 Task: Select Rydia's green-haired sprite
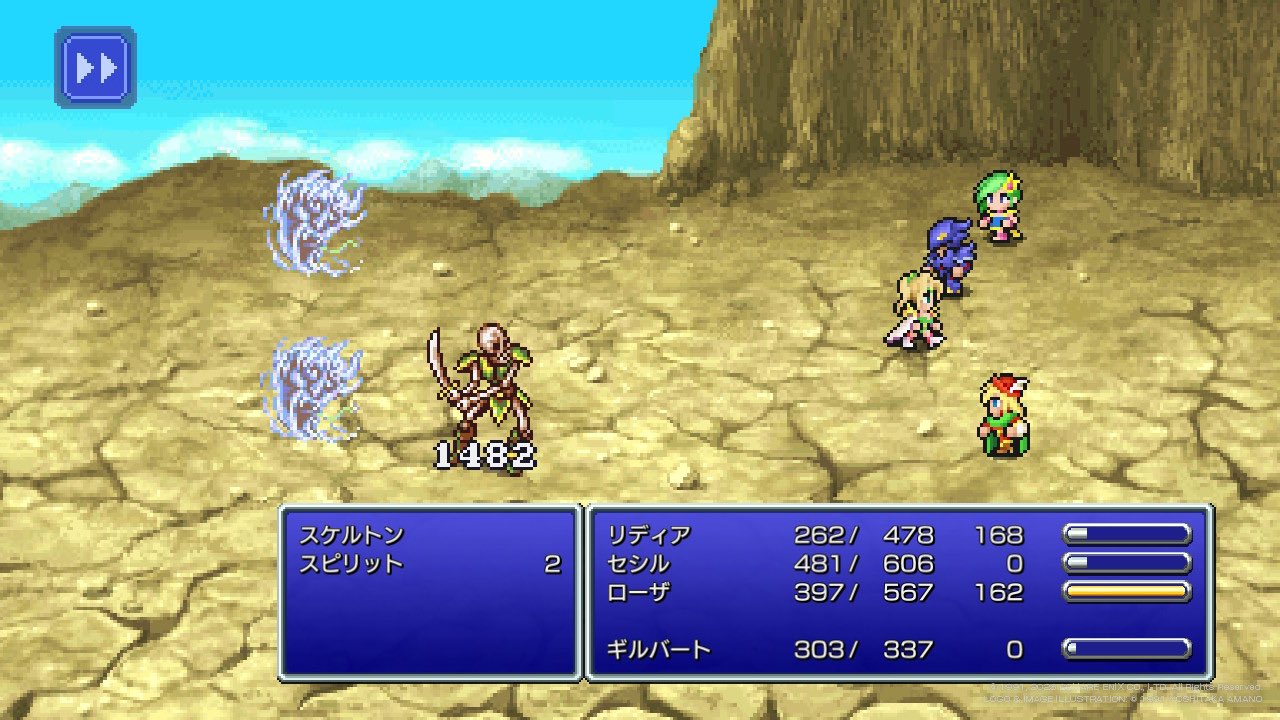click(x=995, y=210)
